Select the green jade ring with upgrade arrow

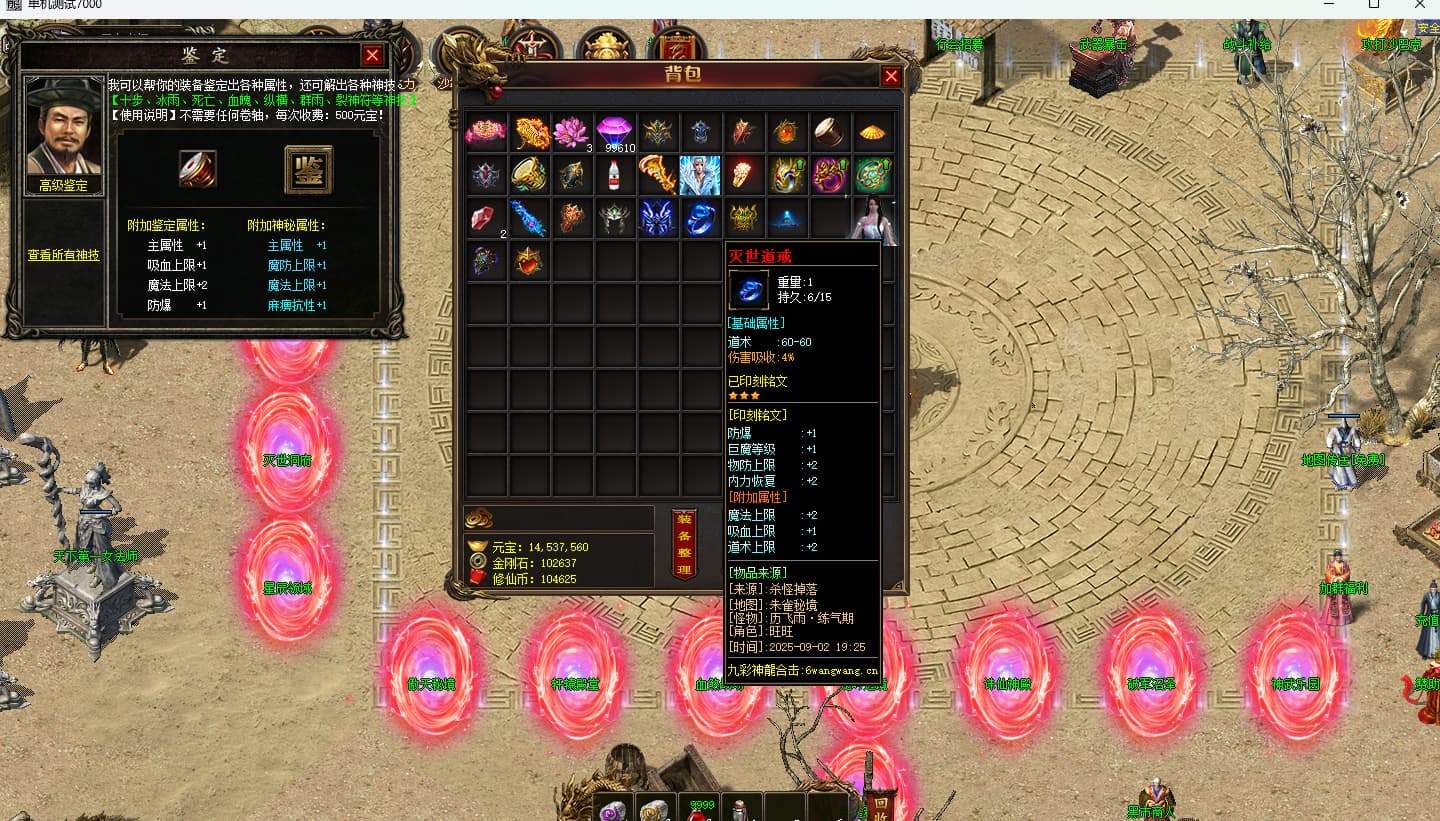click(873, 176)
